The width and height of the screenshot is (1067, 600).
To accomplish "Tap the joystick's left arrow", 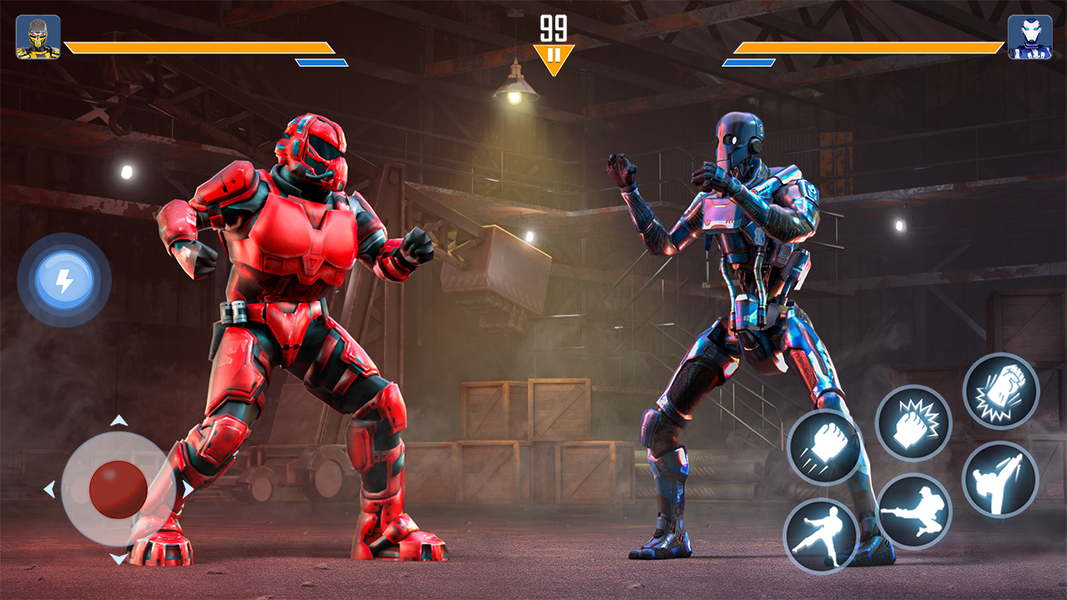I will tap(49, 489).
